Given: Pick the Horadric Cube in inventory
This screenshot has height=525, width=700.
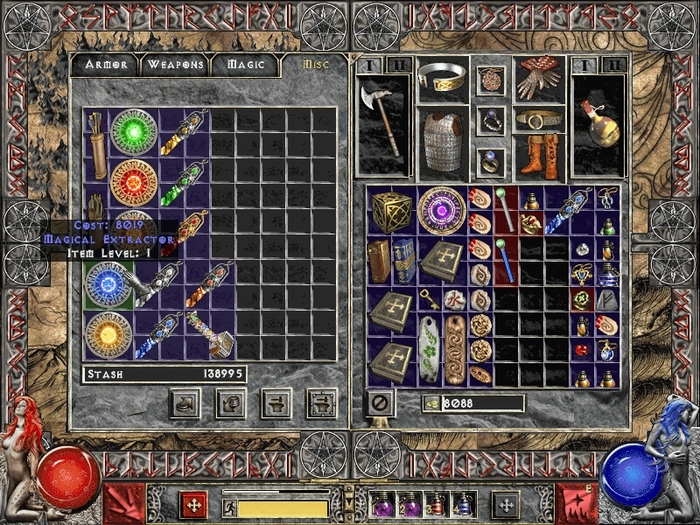Looking at the screenshot, I should pyautogui.click(x=392, y=210).
